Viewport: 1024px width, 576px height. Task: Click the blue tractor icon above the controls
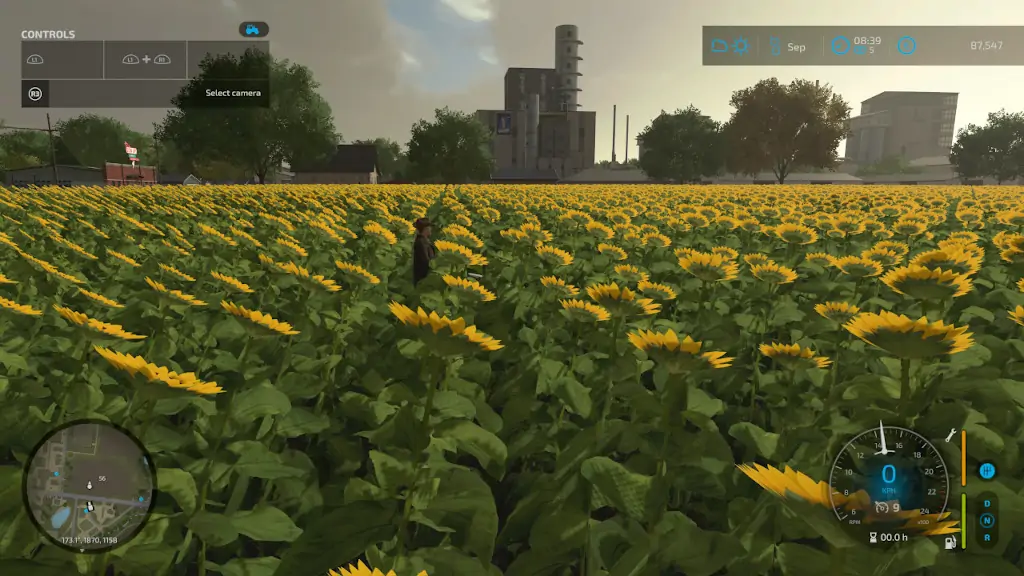(x=253, y=30)
